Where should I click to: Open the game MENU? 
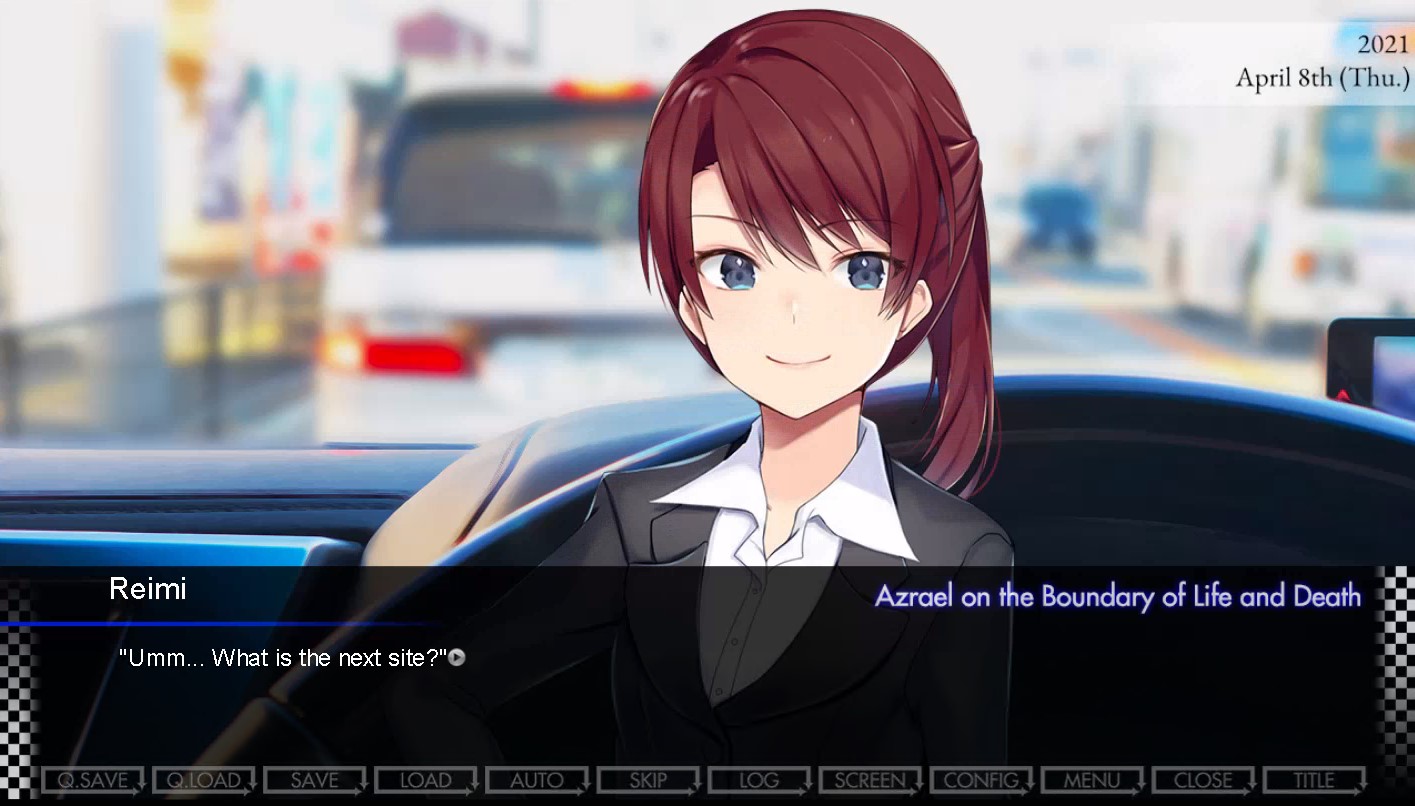pyautogui.click(x=1092, y=780)
